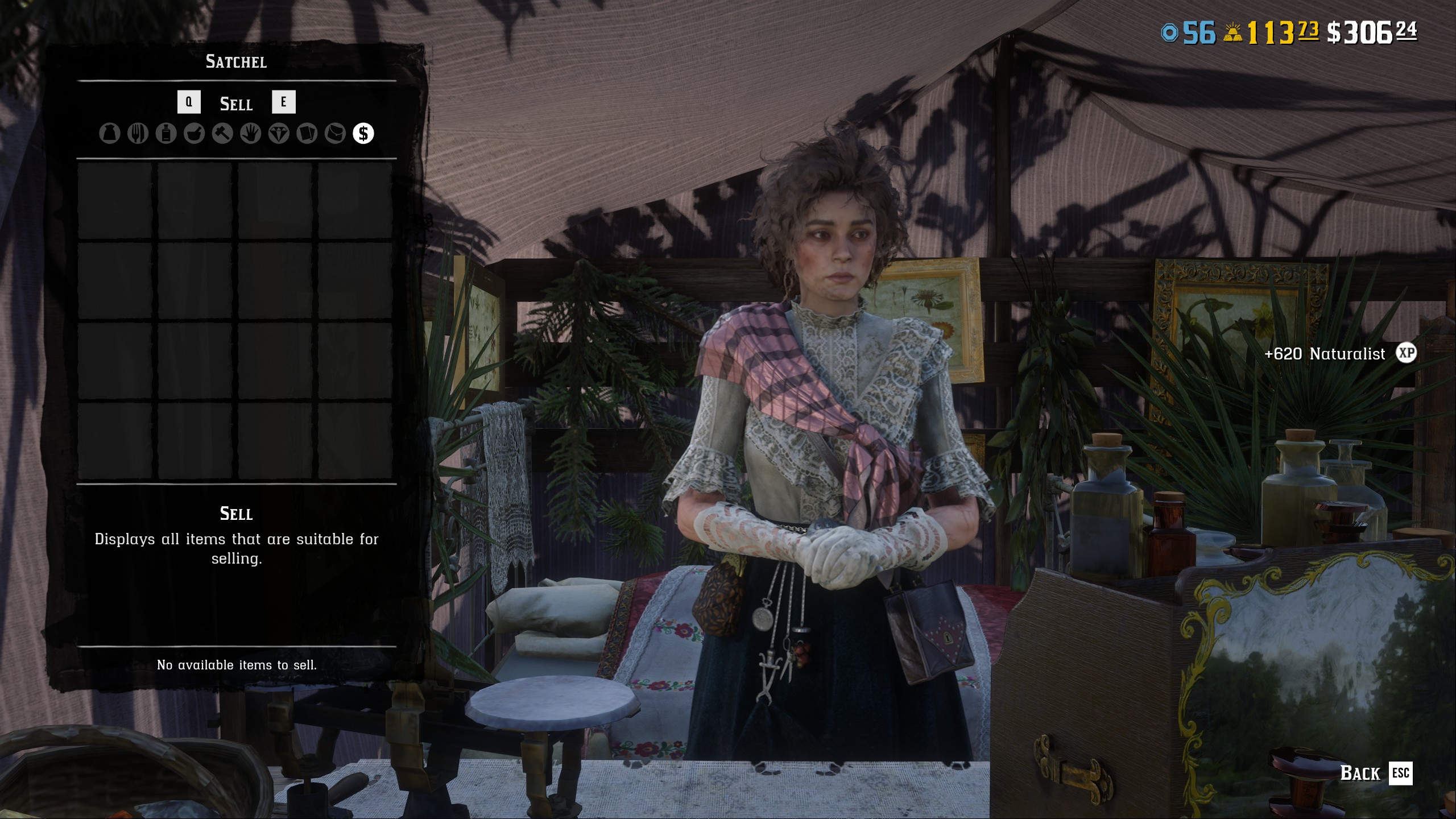Select the tonic bottle category
Viewport: 1456px width, 819px height.
click(166, 134)
